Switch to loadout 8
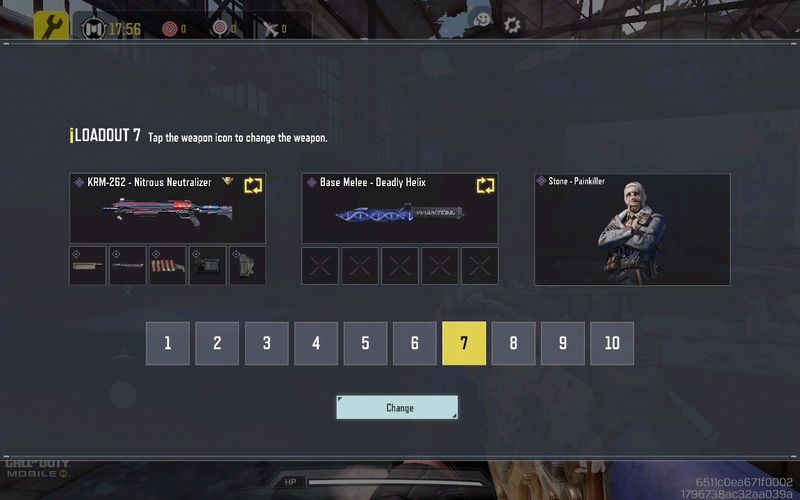800x500 pixels. click(513, 343)
